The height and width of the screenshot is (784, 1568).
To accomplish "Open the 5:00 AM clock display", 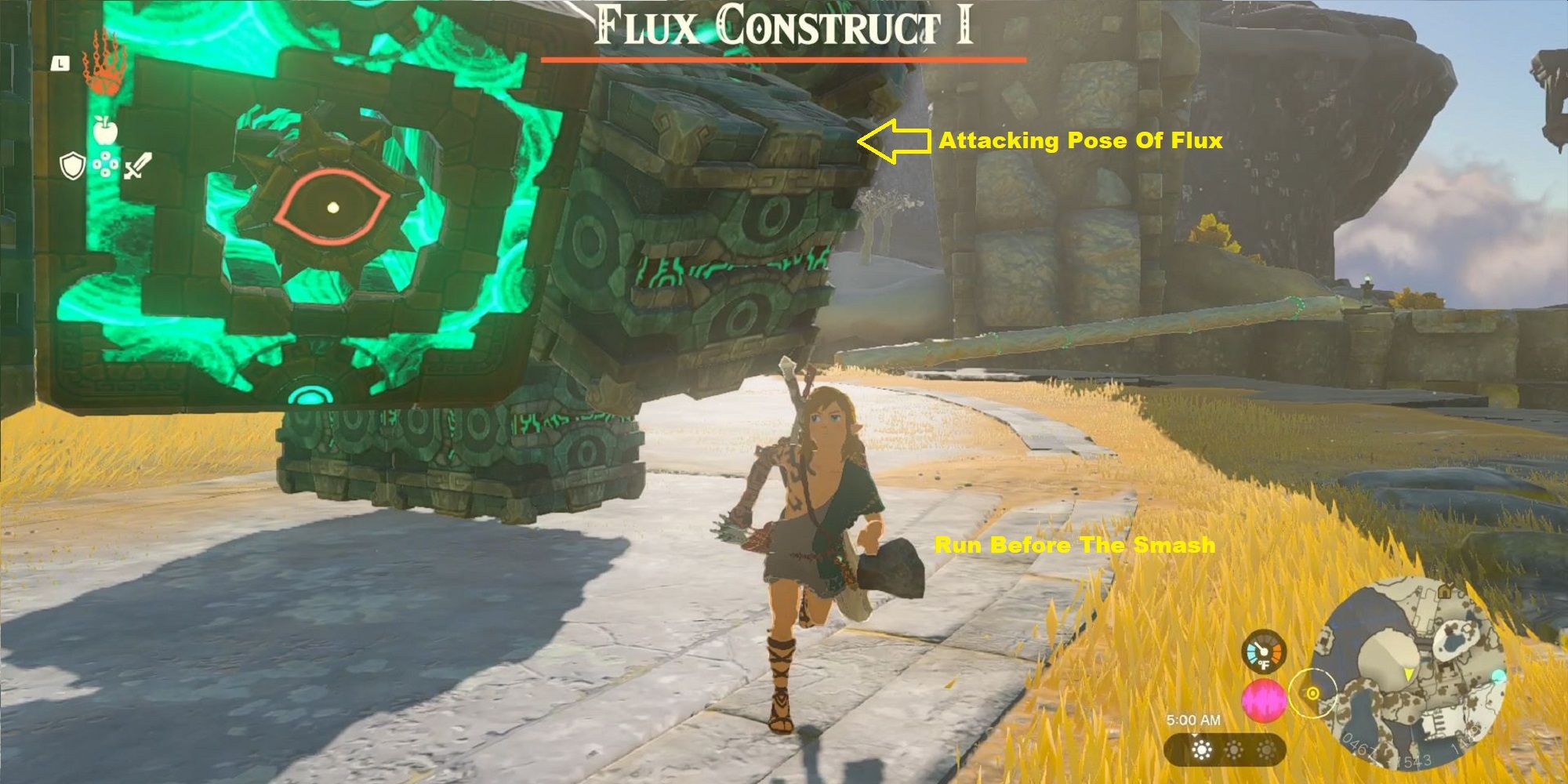I will tap(1193, 720).
